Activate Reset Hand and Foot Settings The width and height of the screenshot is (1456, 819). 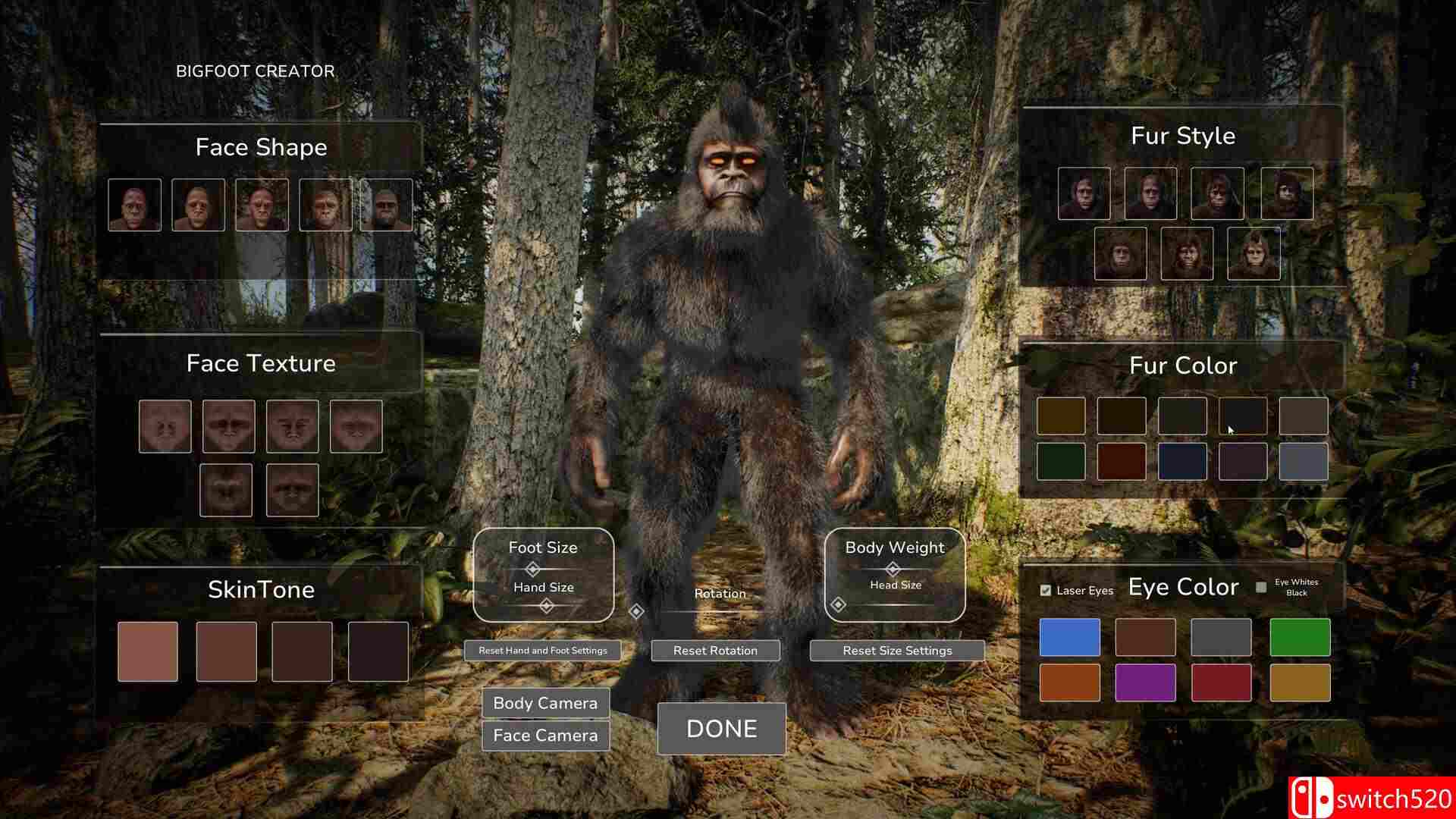click(542, 650)
